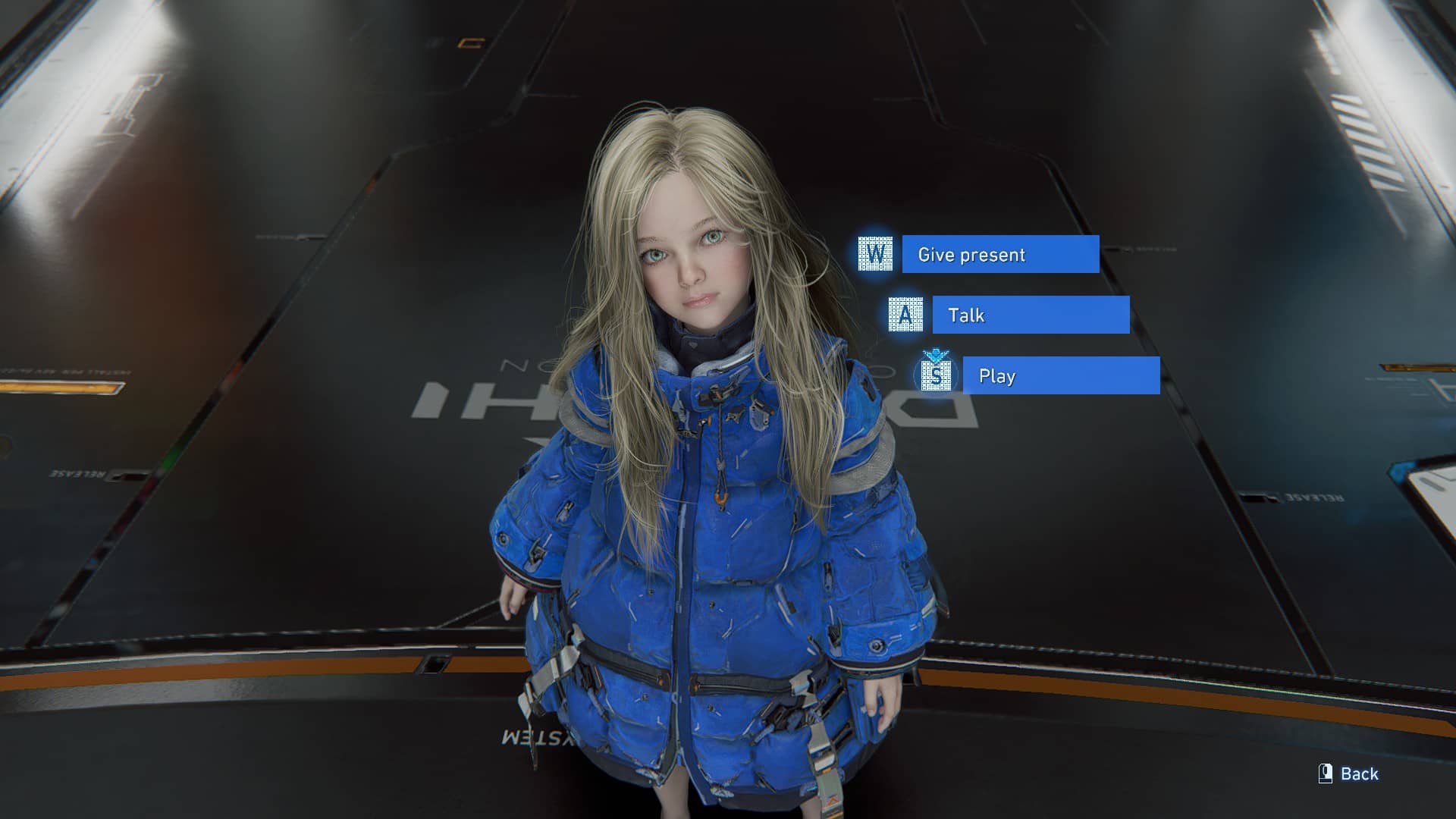This screenshot has width=1456, height=819.
Task: Go back using the Back button
Action: pos(1349,773)
